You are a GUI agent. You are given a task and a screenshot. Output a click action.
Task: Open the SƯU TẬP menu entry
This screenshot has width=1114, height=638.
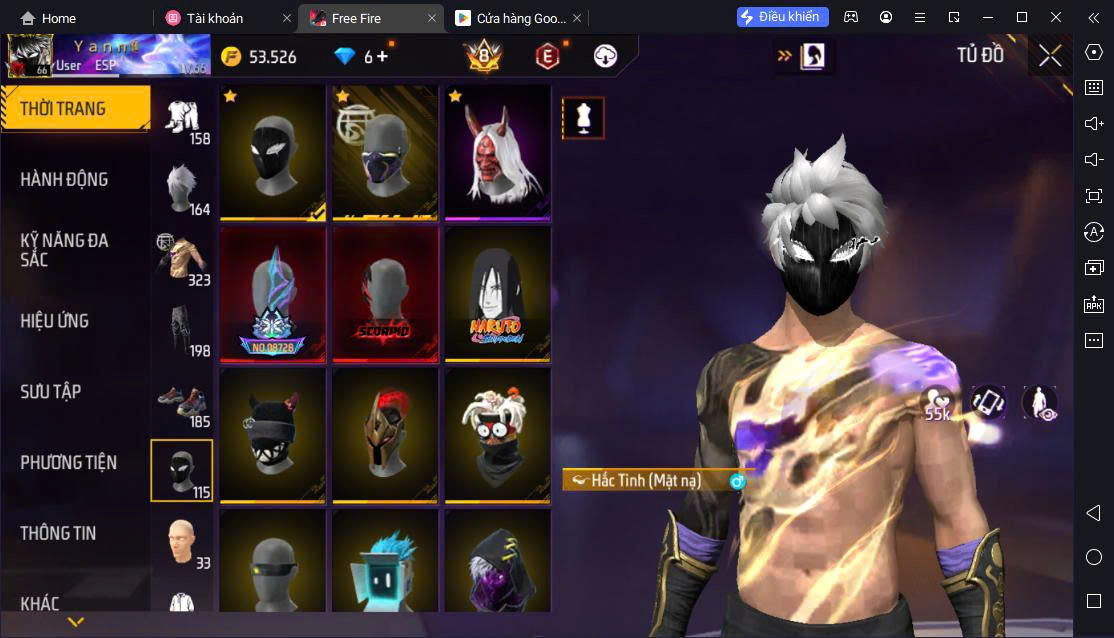pos(51,392)
